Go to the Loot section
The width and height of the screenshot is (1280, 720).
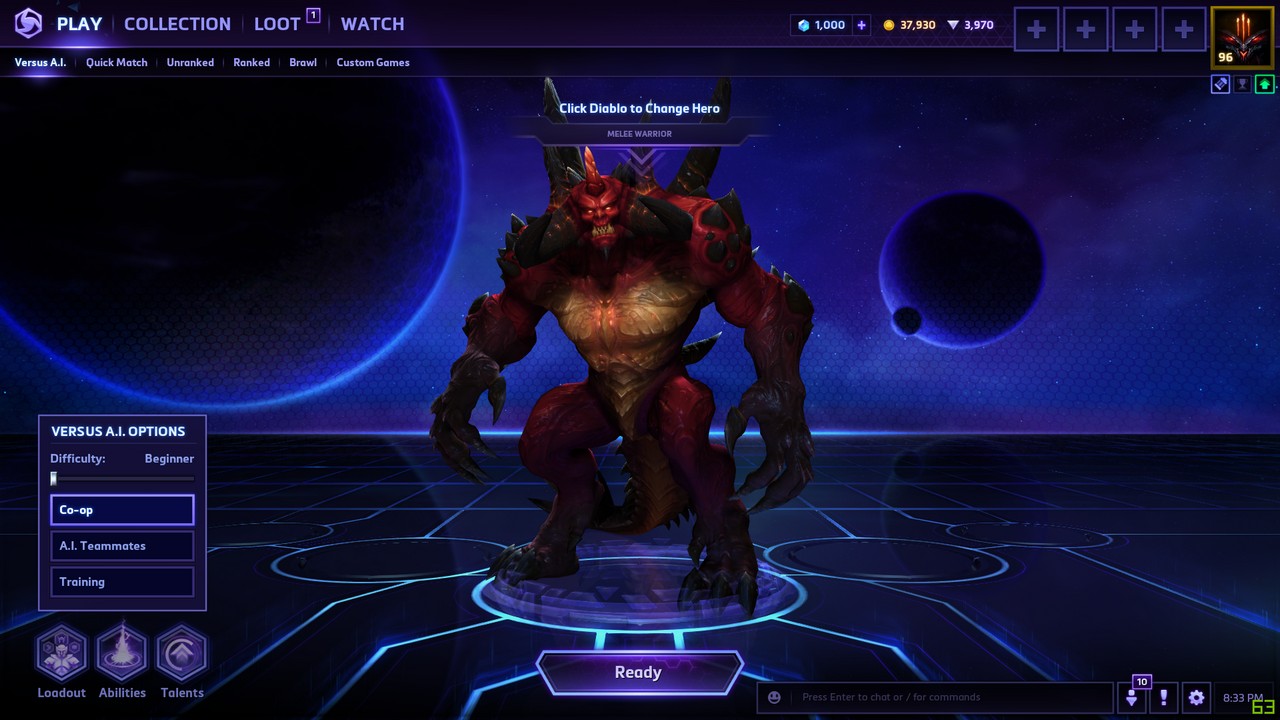pyautogui.click(x=277, y=24)
